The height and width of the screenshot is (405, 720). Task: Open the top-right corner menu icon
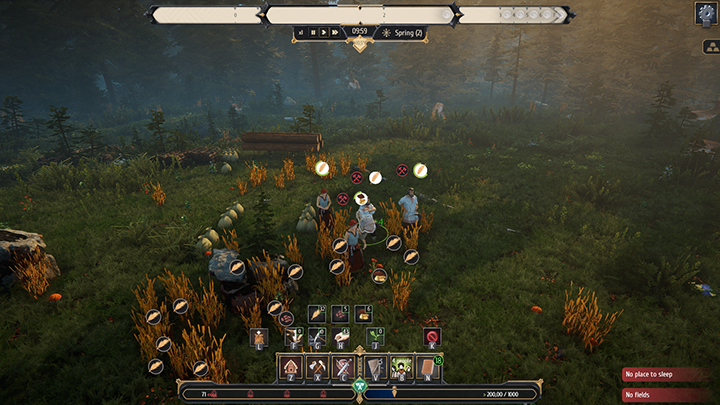coord(706,13)
